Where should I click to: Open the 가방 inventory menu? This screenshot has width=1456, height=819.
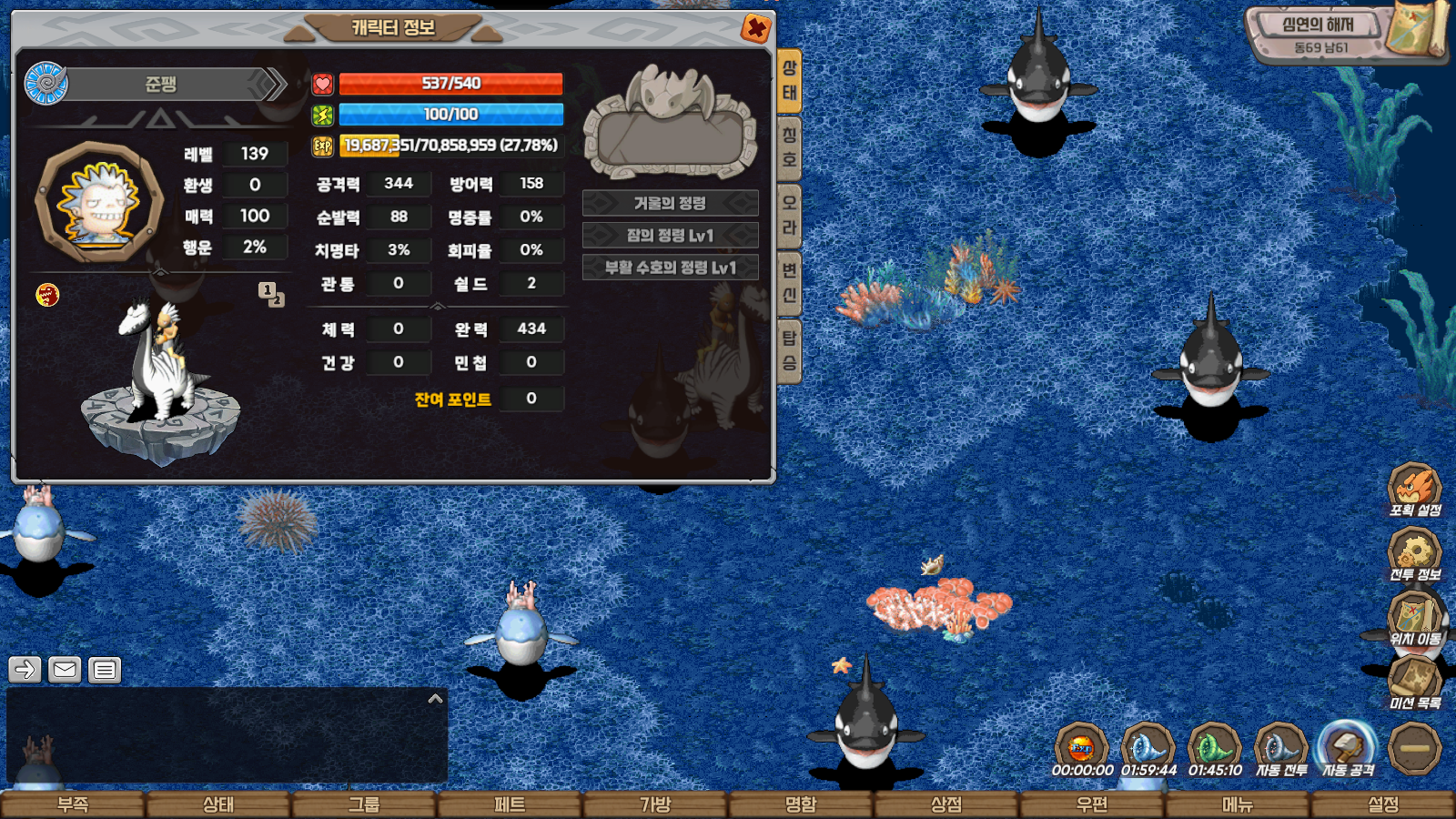pos(655,804)
